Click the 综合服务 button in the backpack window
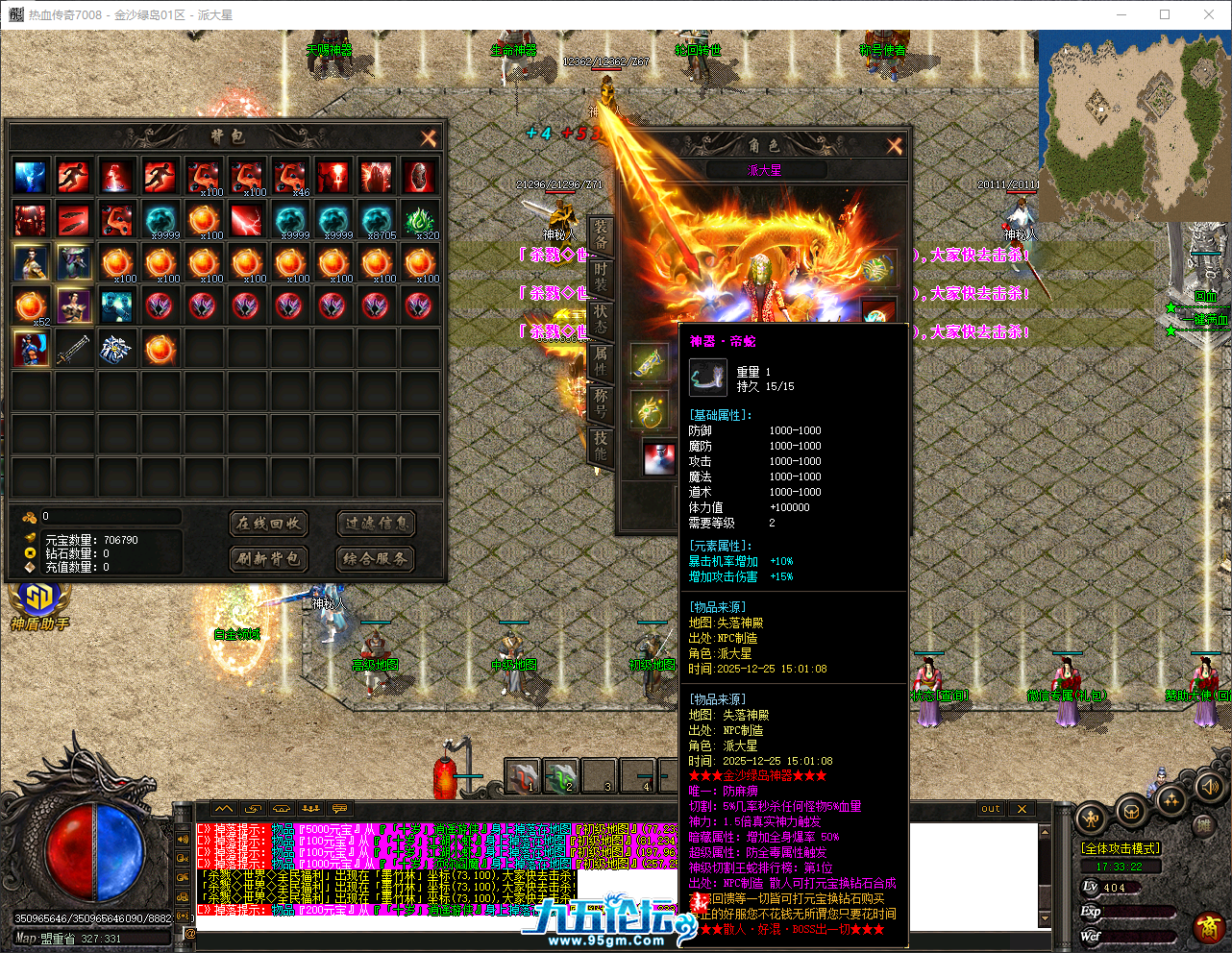 375,559
